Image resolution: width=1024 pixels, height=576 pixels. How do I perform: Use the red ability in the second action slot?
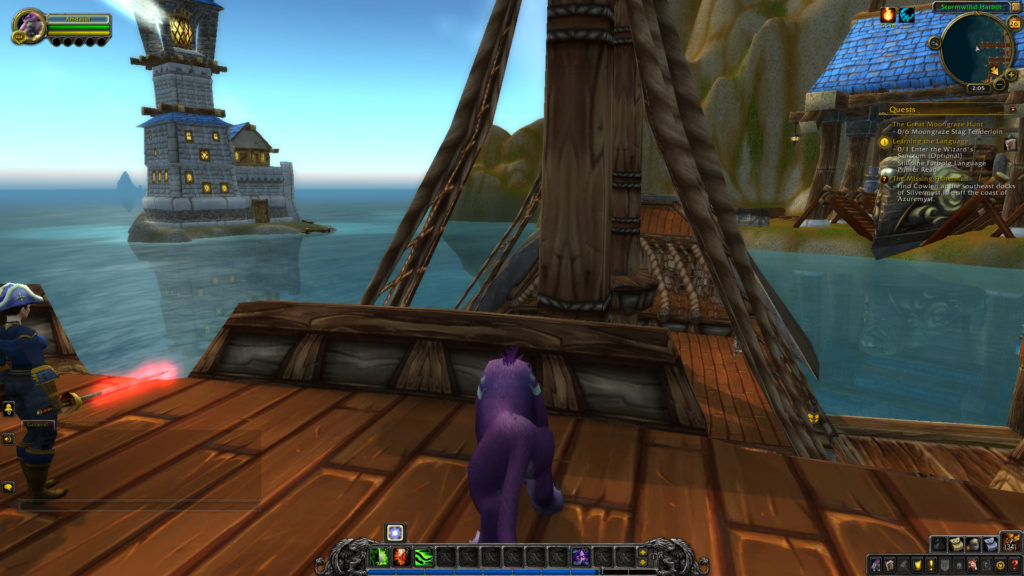[401, 556]
